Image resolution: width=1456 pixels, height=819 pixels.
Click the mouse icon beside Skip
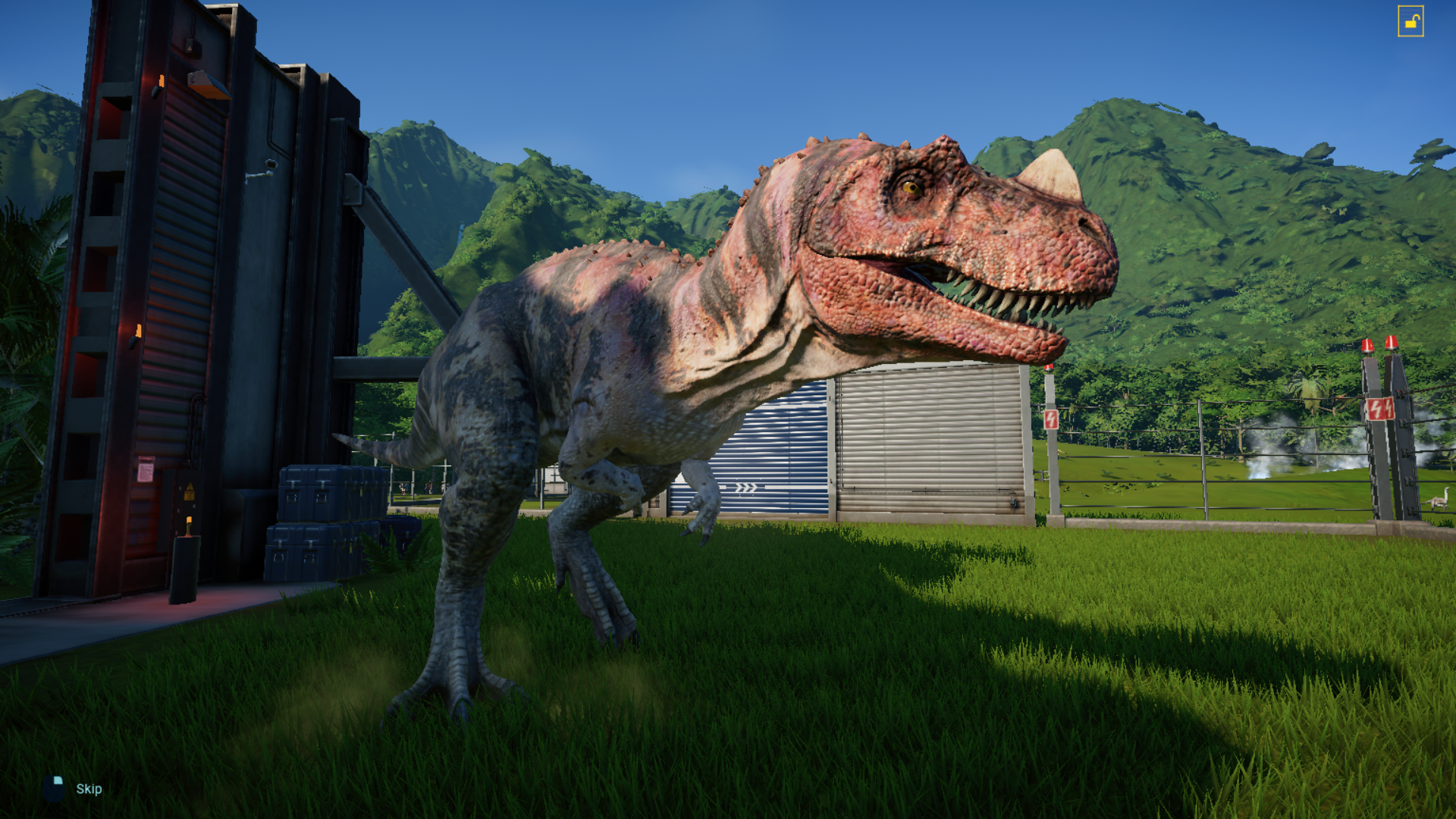[x=53, y=789]
